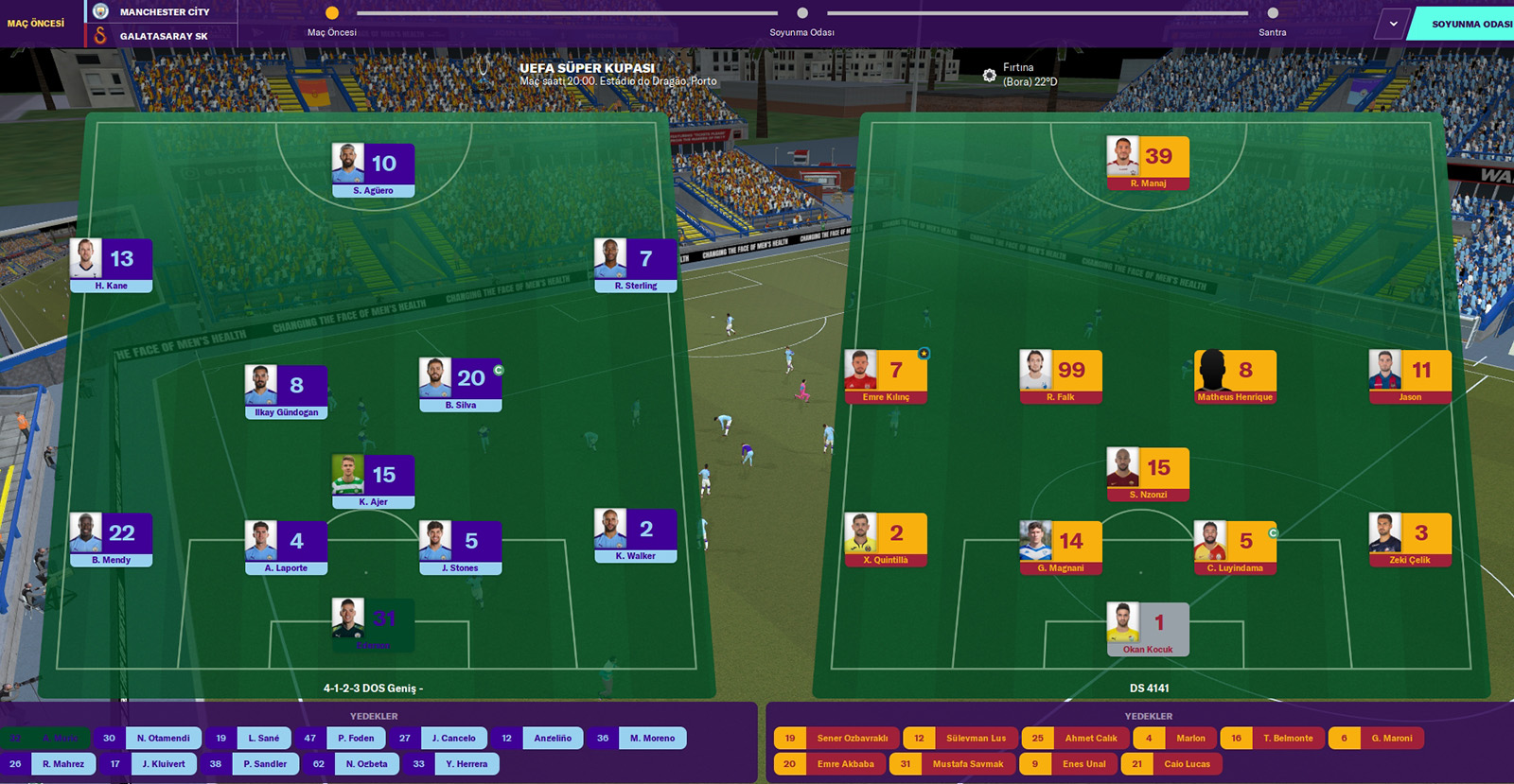Select S. Nzonzi's number 15 card

[x=1148, y=475]
